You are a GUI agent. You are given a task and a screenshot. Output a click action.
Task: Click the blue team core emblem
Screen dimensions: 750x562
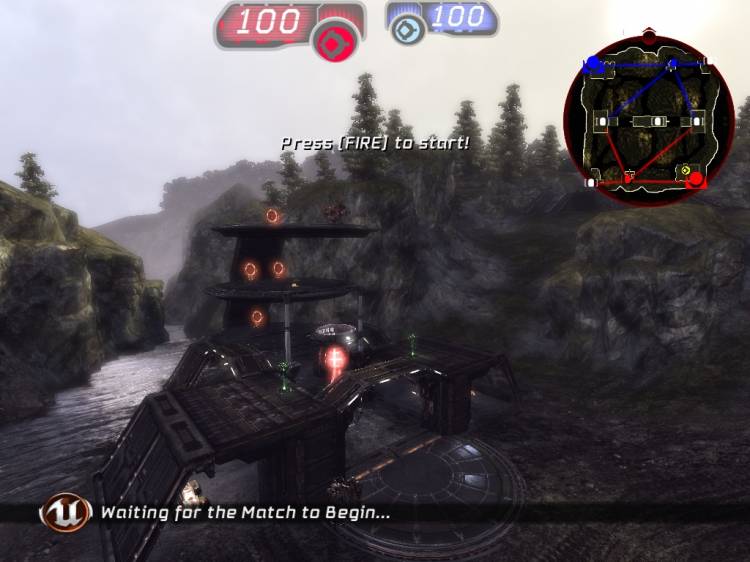(406, 30)
